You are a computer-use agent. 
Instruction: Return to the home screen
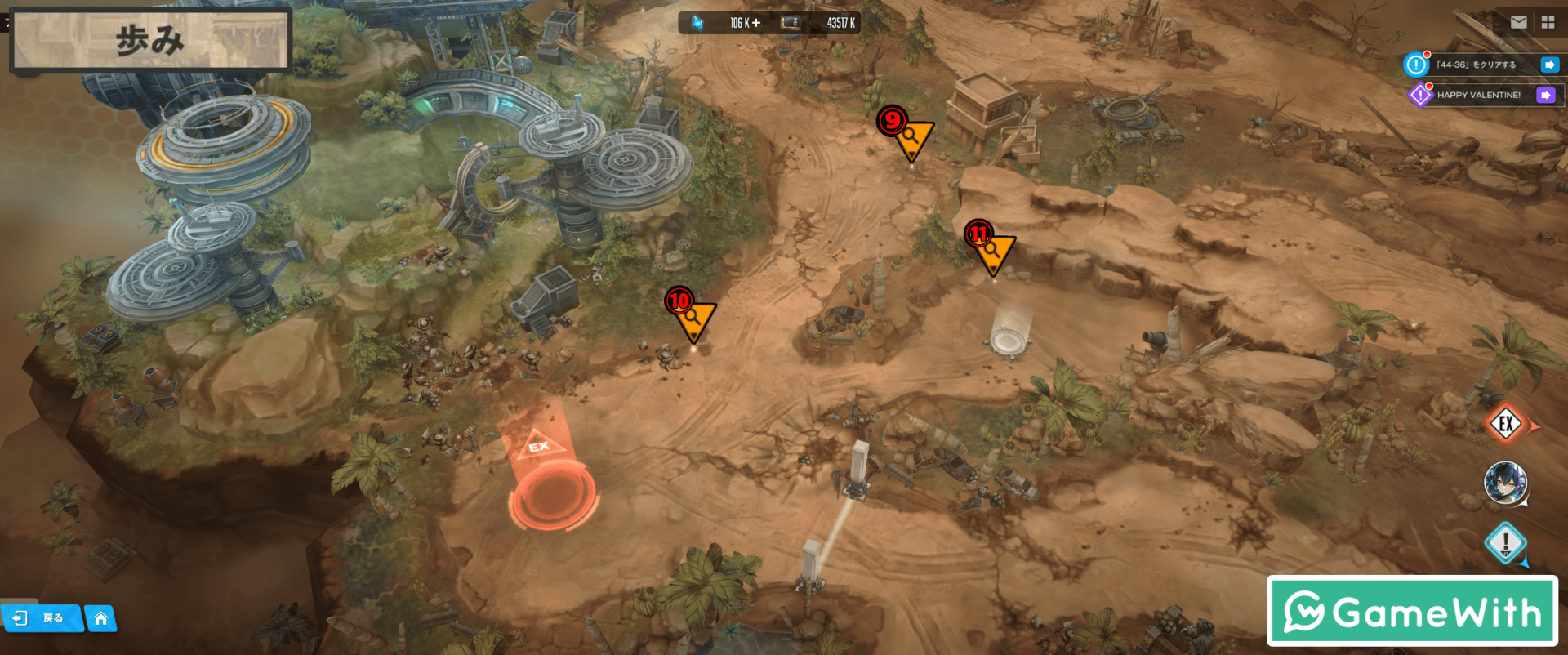100,618
